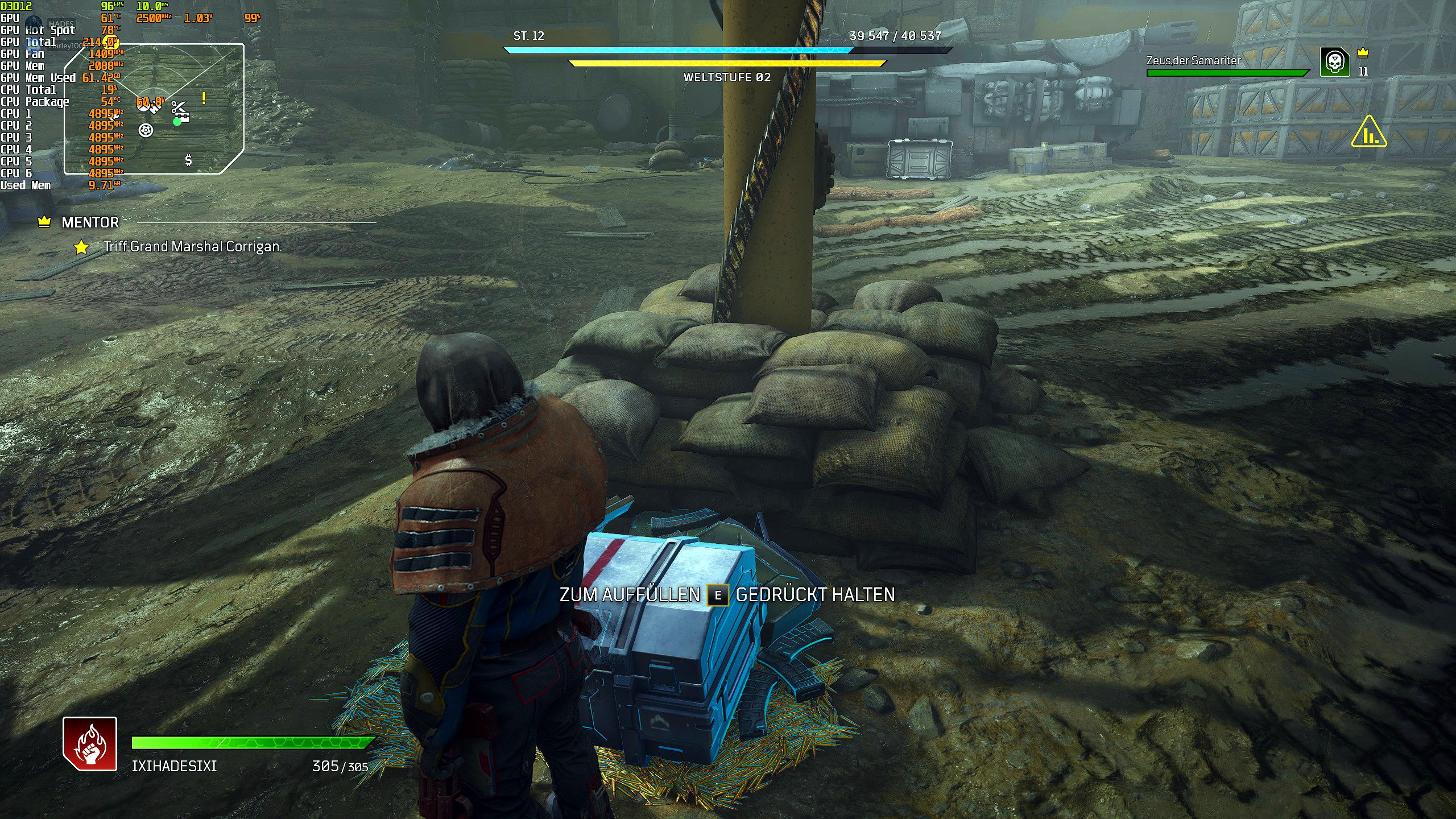Viewport: 1456px width, 819px height.
Task: Click the yellow connection warning triangle
Action: click(1369, 133)
